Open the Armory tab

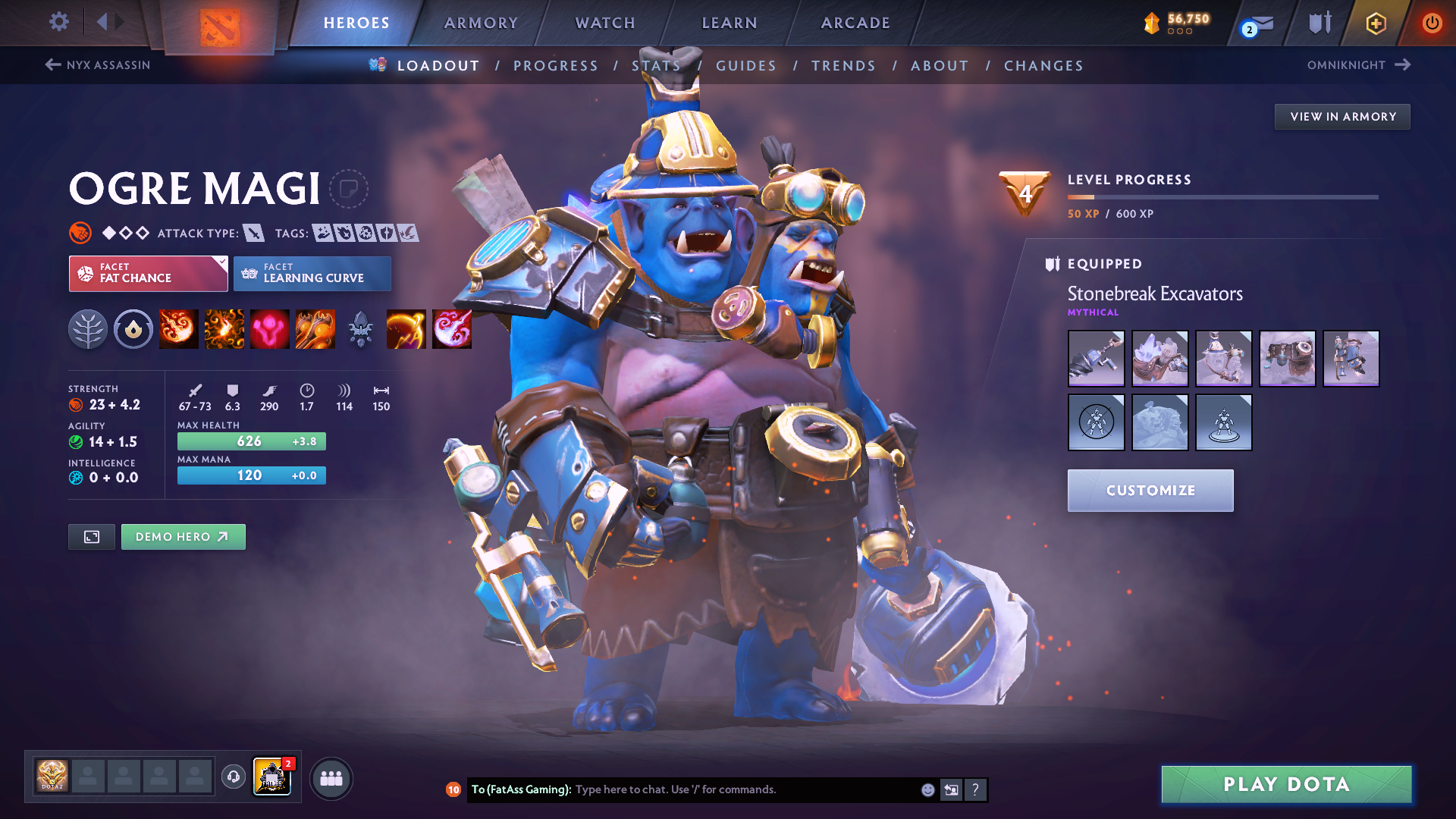tap(481, 23)
